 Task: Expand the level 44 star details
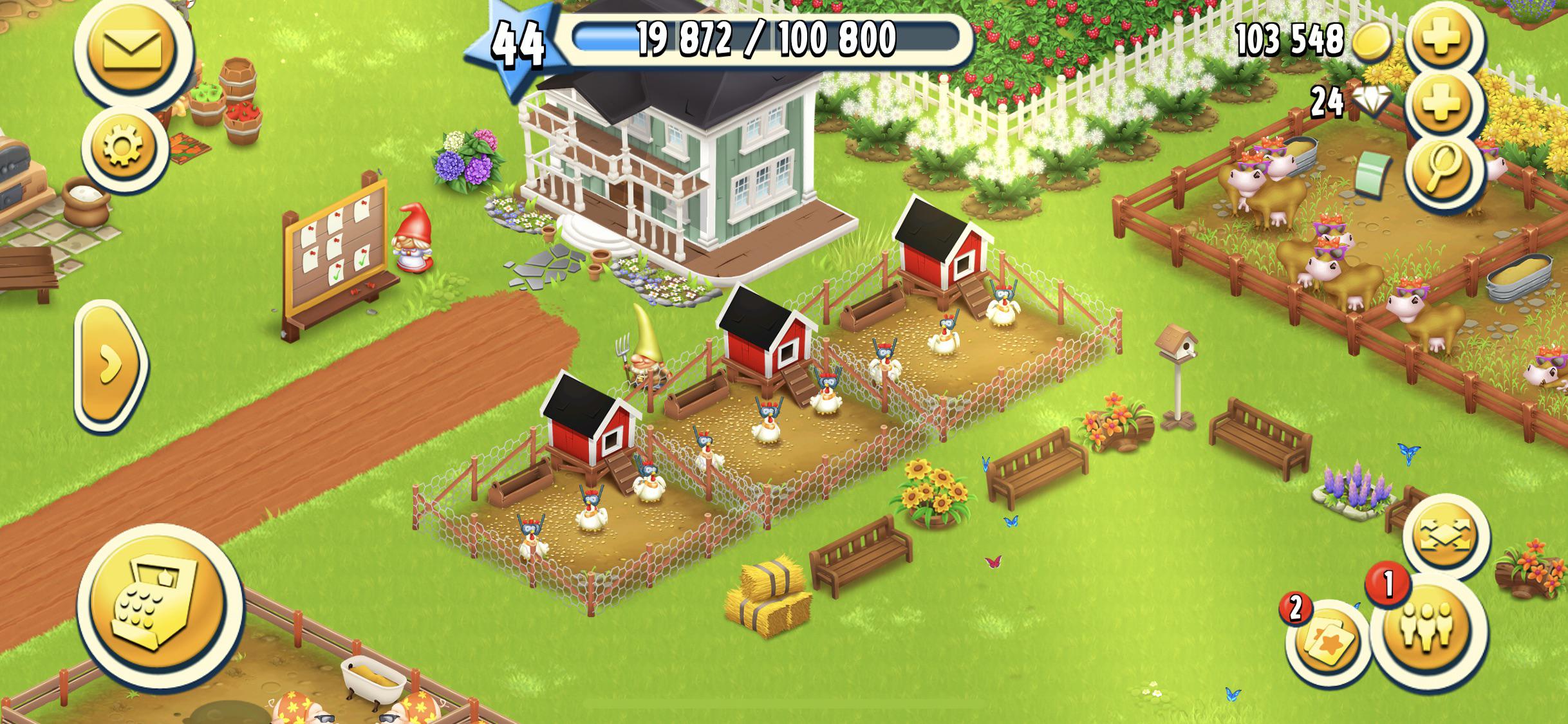[x=518, y=44]
